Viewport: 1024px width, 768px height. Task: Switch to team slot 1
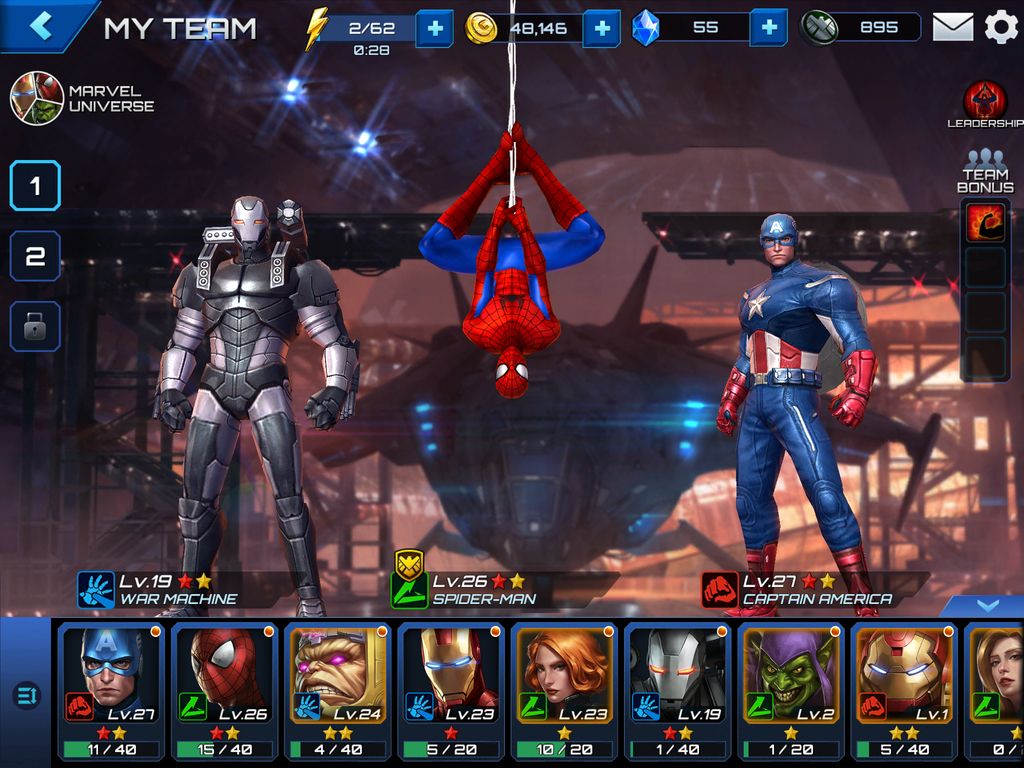35,185
